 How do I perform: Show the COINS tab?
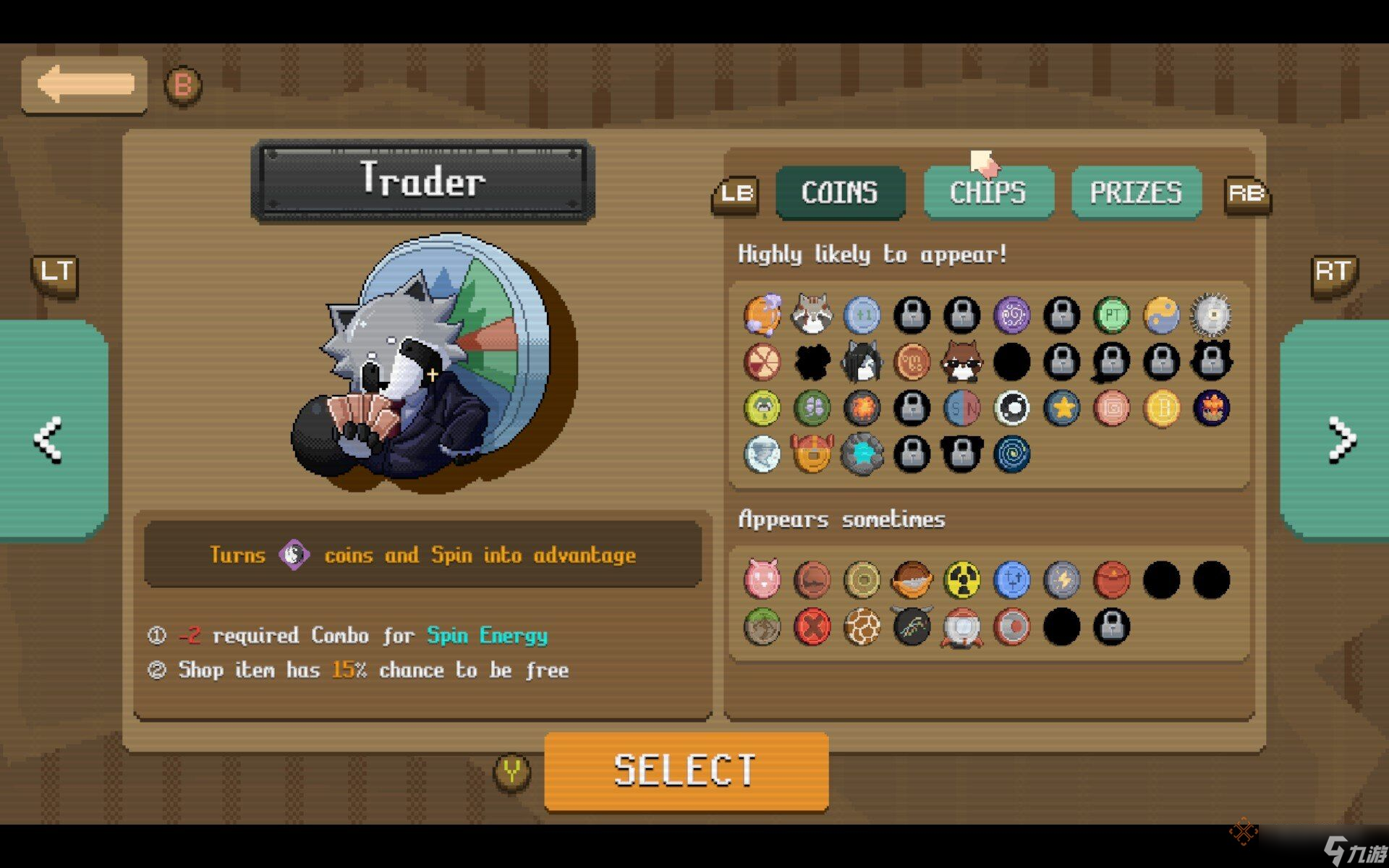pos(840,192)
